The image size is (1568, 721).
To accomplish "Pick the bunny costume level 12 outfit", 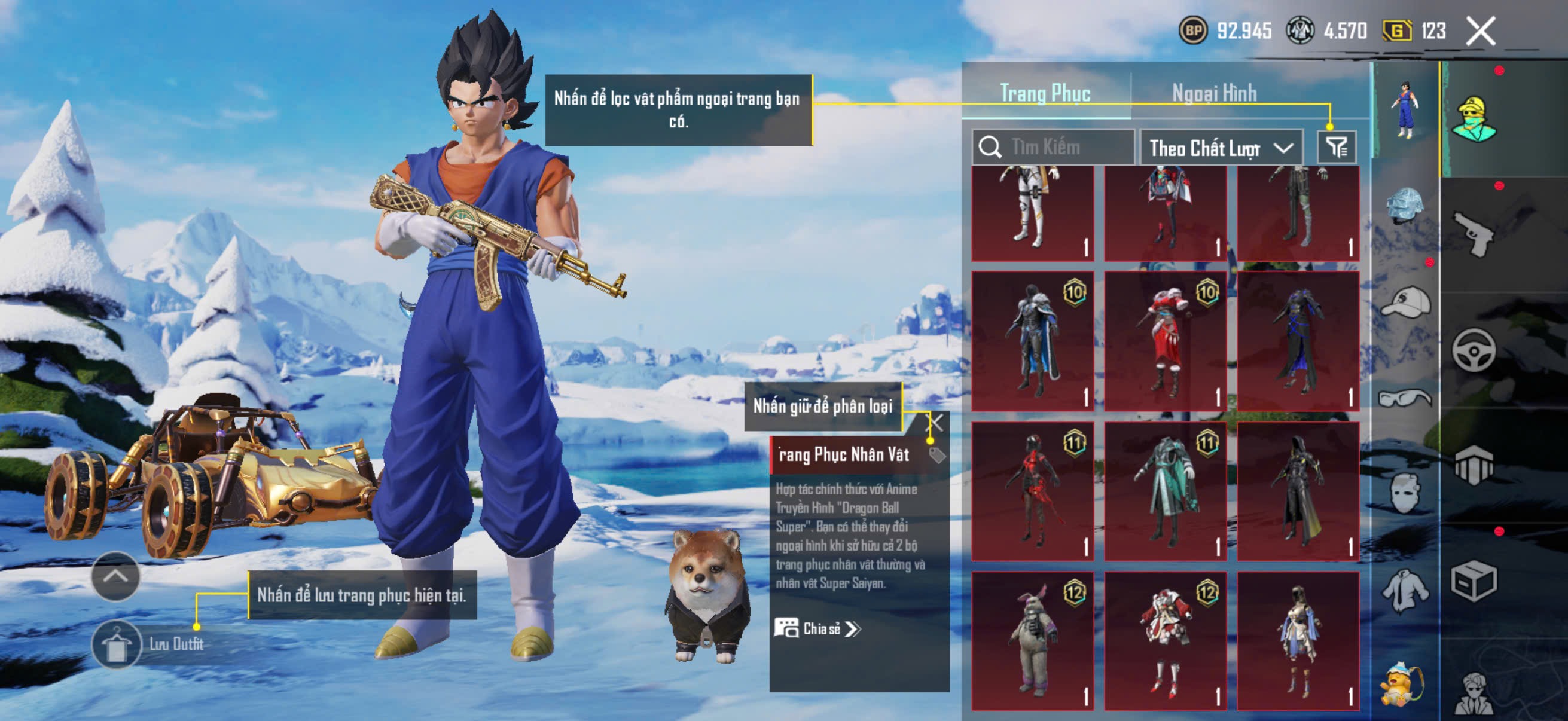I will pyautogui.click(x=1032, y=640).
